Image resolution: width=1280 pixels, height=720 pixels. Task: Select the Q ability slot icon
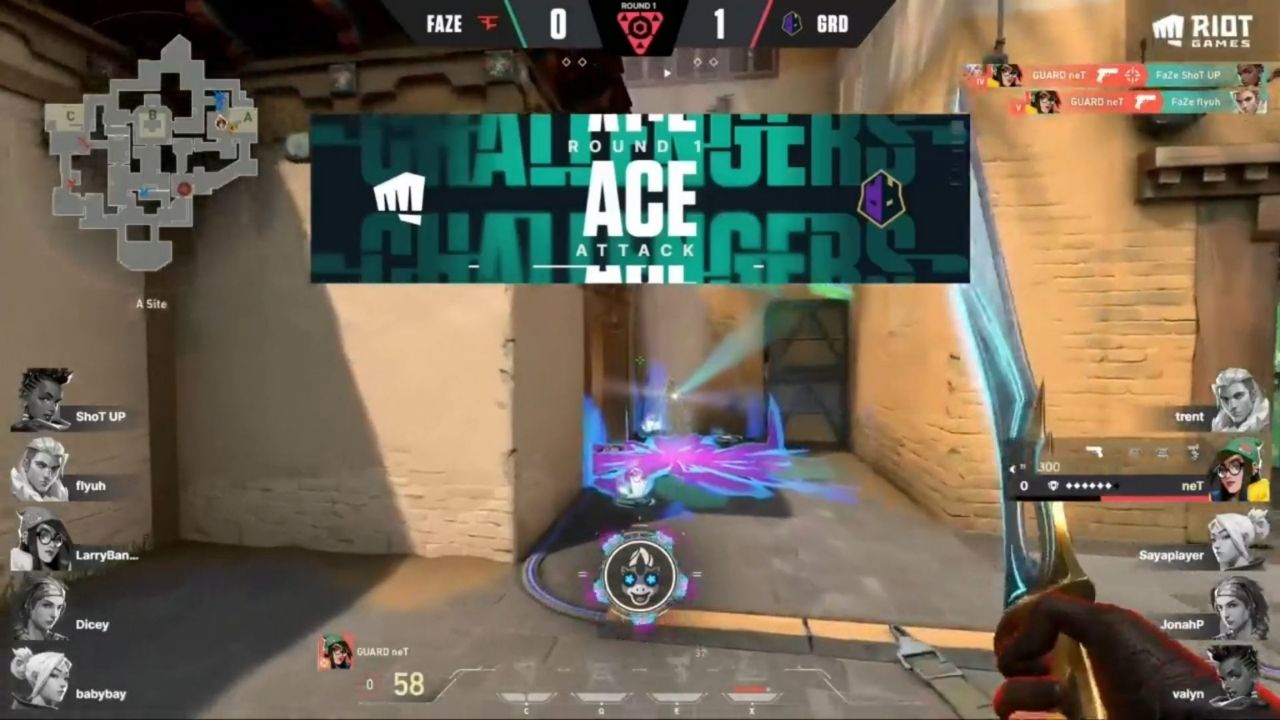click(x=600, y=698)
